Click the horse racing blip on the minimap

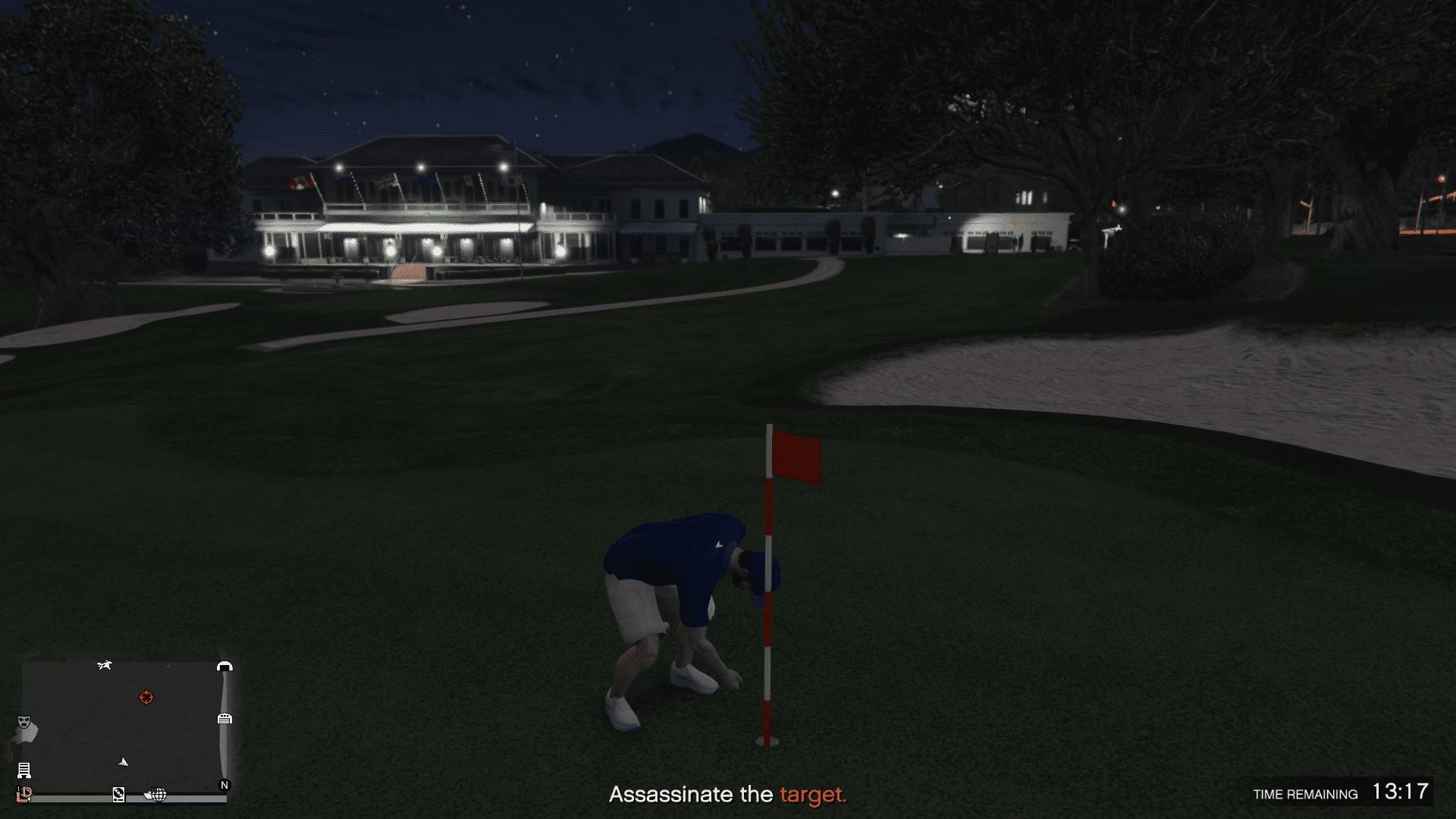click(105, 666)
